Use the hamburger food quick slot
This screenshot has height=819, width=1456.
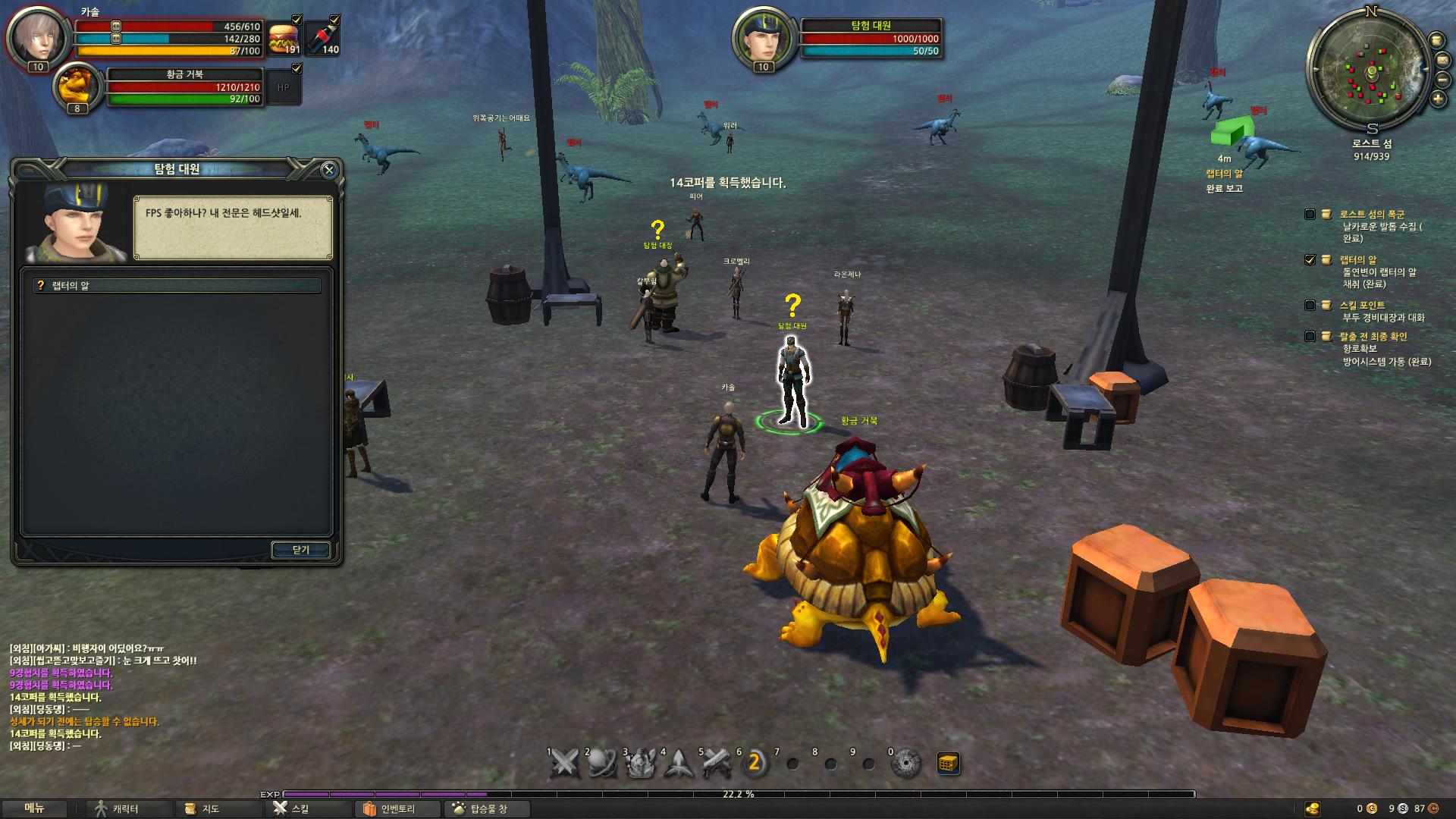tap(284, 38)
